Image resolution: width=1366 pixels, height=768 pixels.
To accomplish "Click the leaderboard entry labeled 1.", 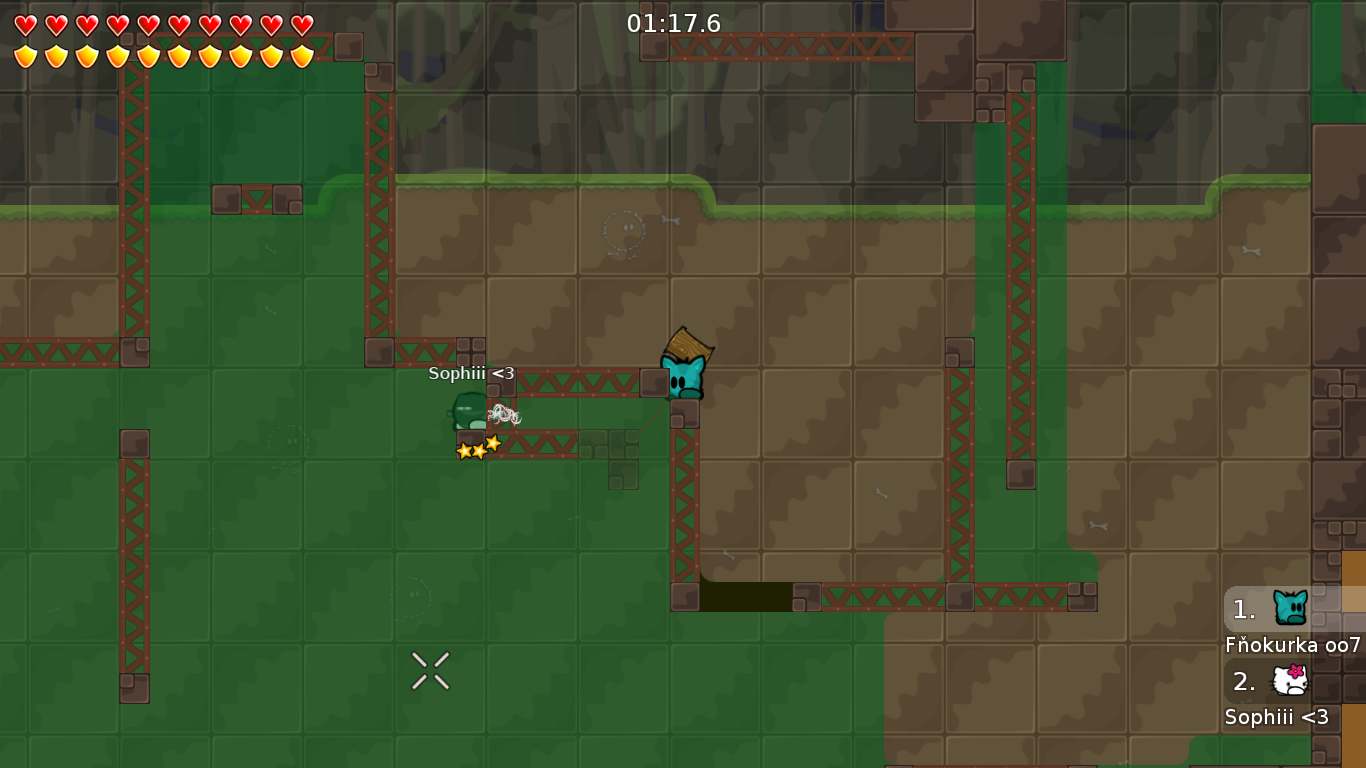I will [x=1242, y=609].
